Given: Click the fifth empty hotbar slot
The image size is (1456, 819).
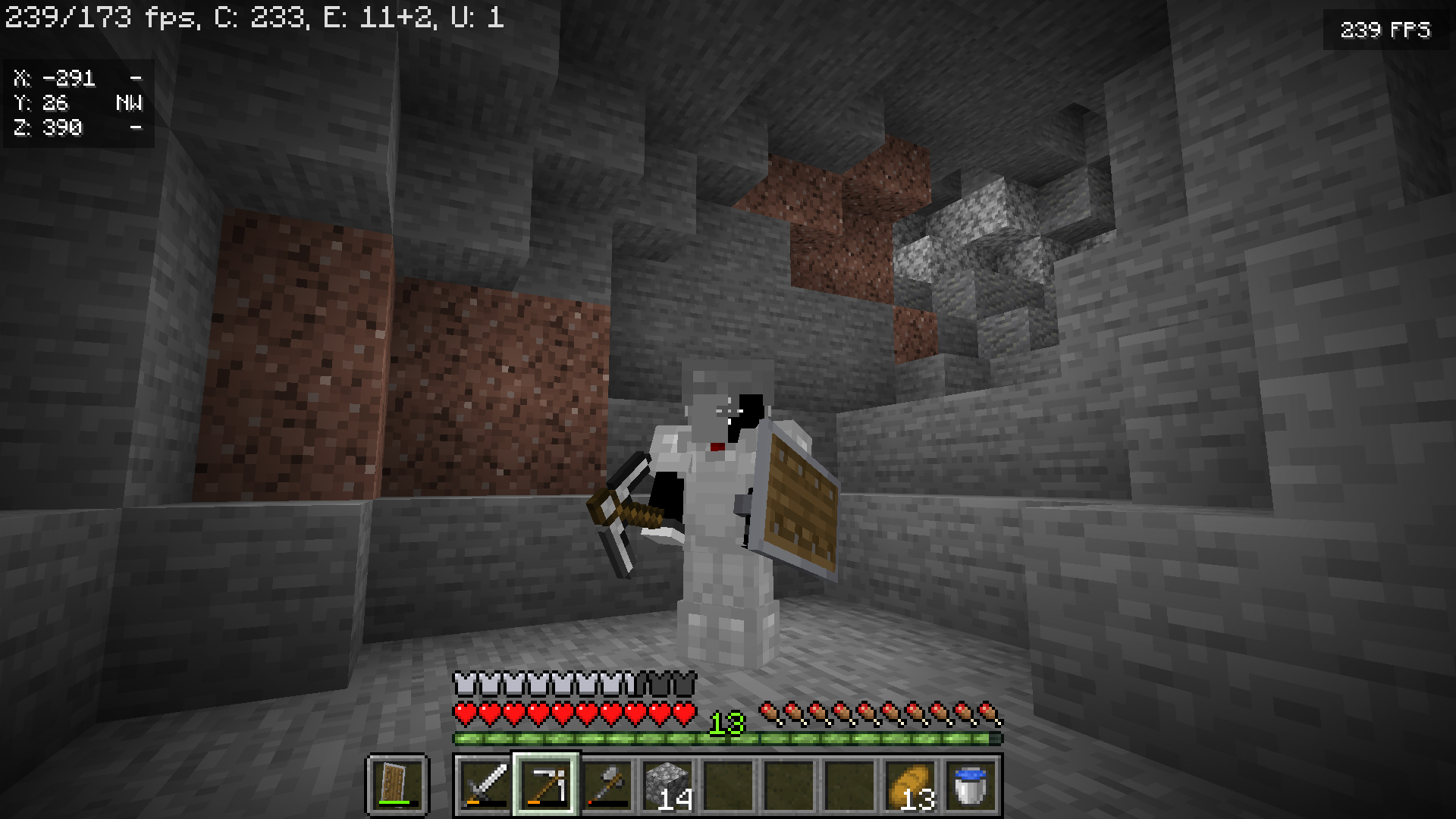Looking at the screenshot, I should click(x=732, y=786).
